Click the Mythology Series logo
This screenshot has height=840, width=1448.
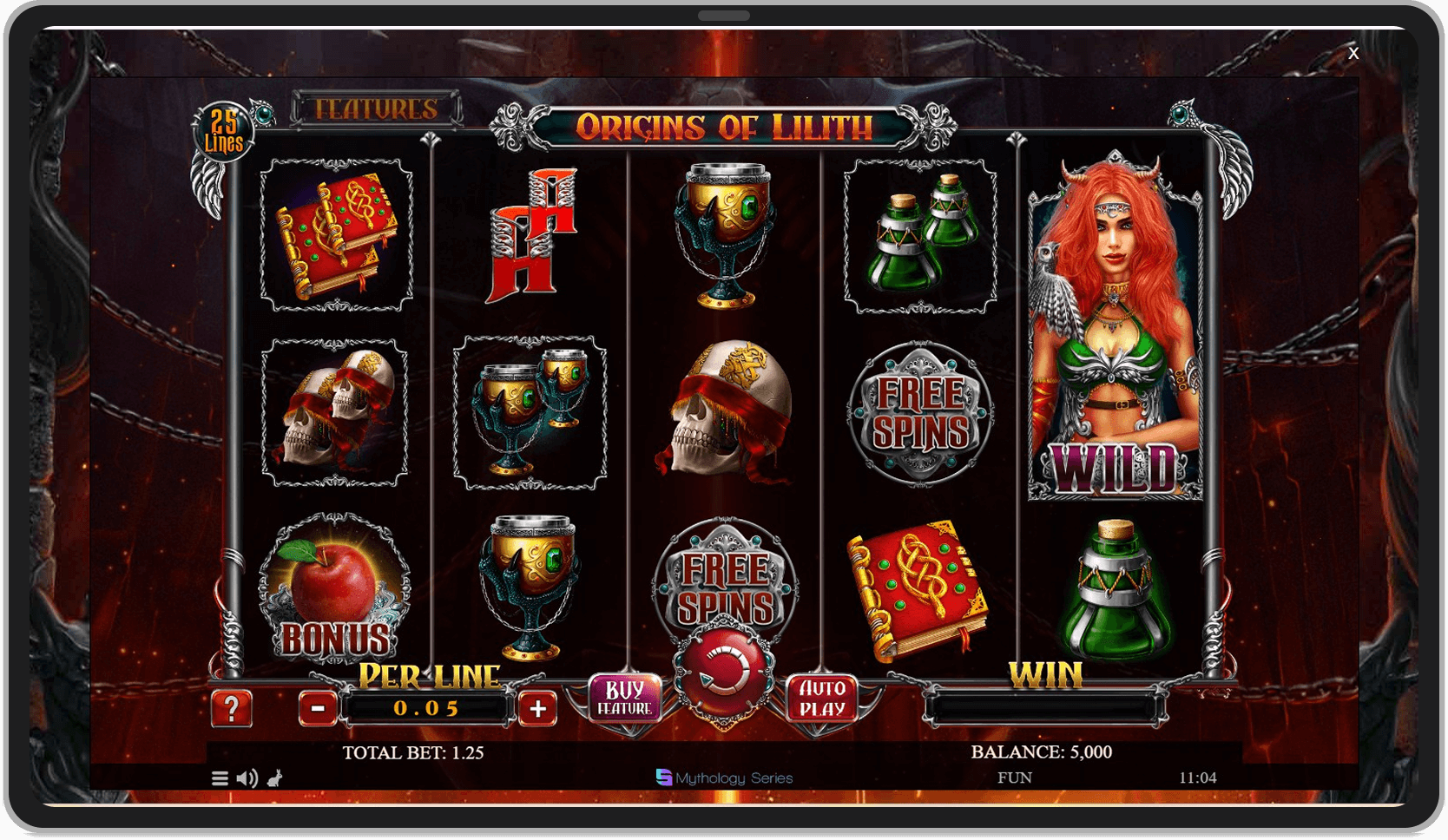pos(723,778)
